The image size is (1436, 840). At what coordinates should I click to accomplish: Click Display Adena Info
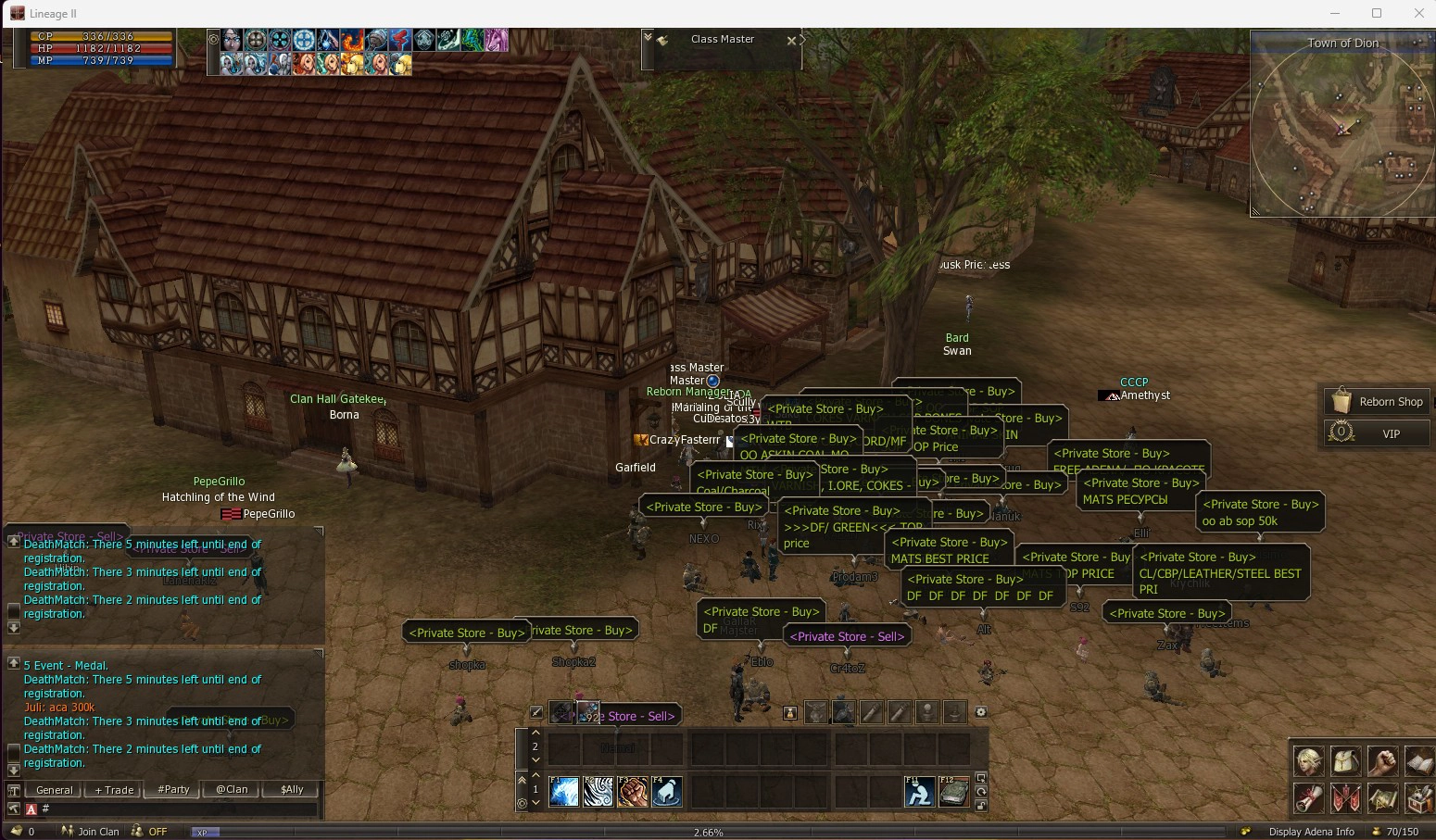point(1311,832)
